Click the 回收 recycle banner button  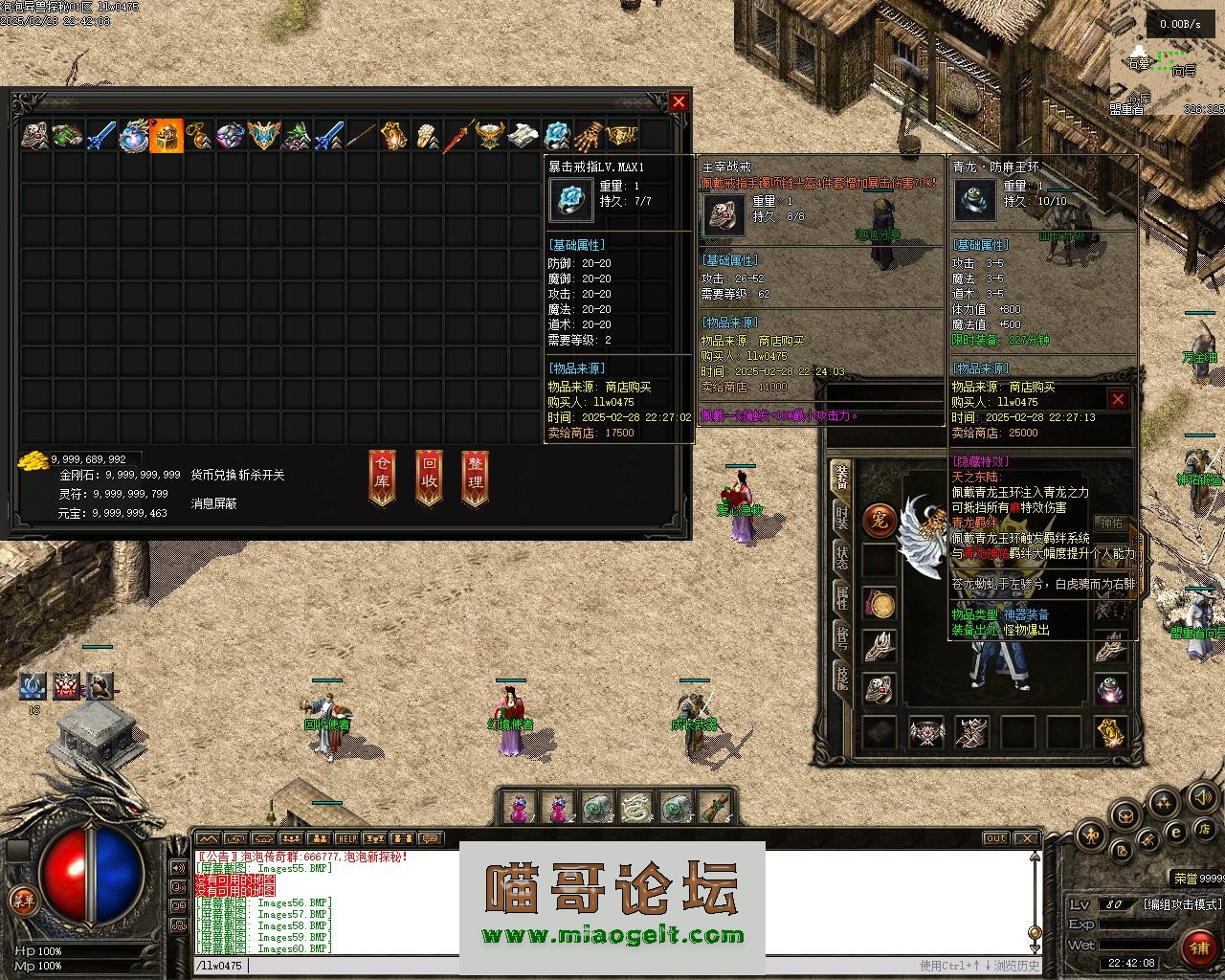click(x=429, y=476)
